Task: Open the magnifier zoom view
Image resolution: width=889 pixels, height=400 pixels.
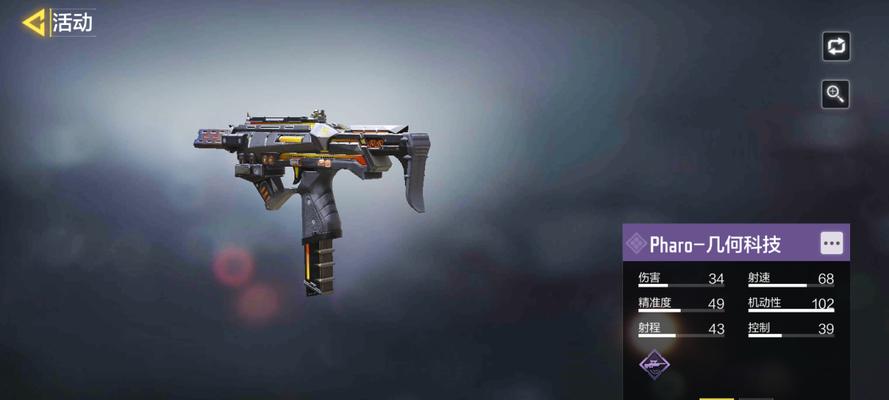Action: point(835,94)
